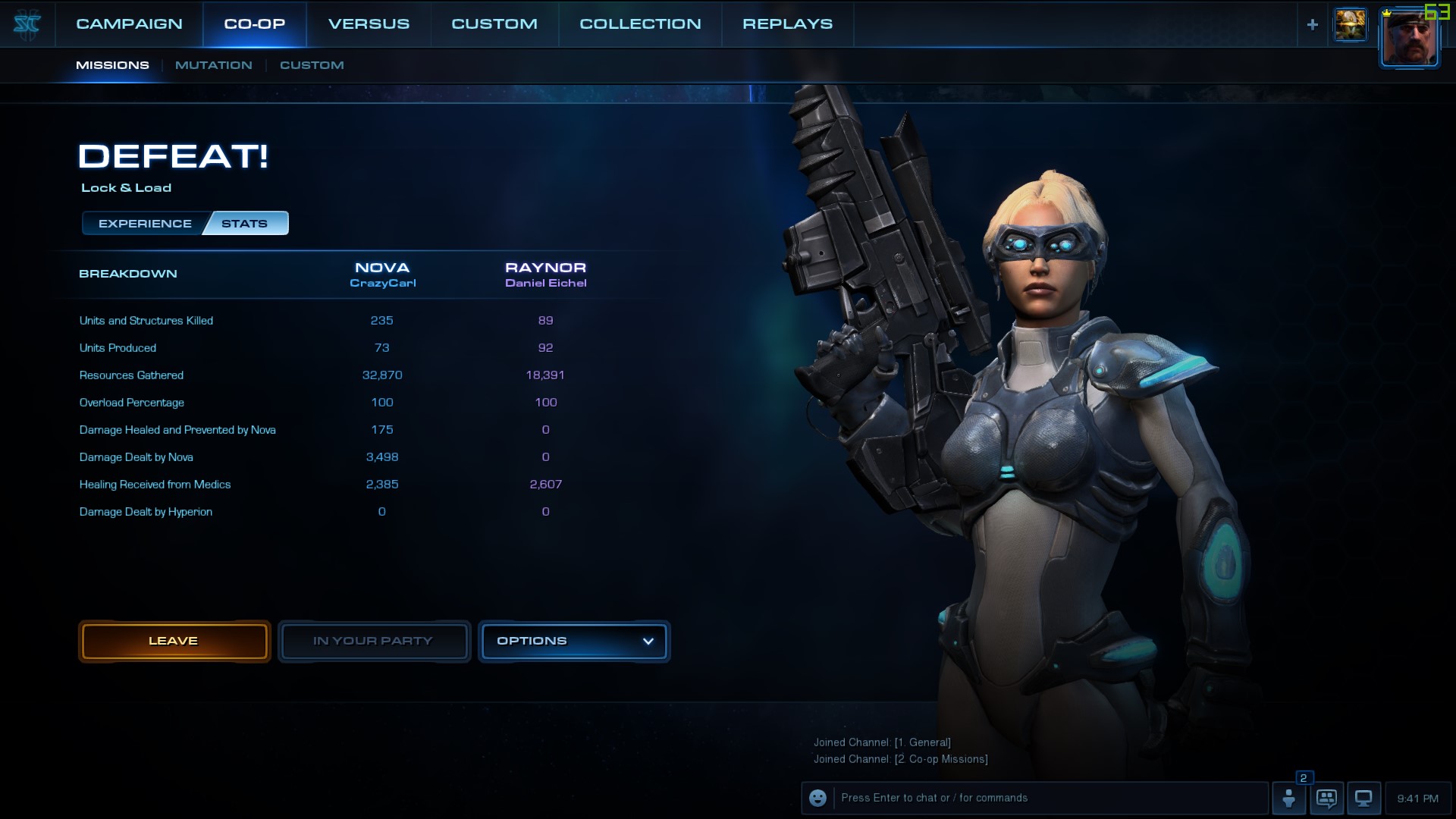The image size is (1456, 819).
Task: Open the Raynor profile portrait
Action: pos(1409,38)
